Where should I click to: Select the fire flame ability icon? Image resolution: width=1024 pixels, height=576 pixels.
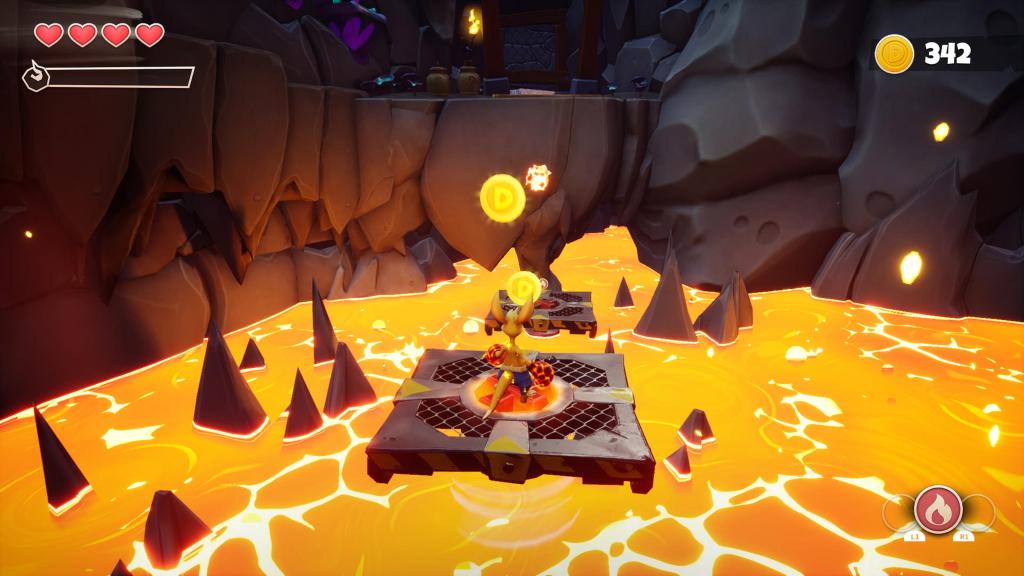938,509
